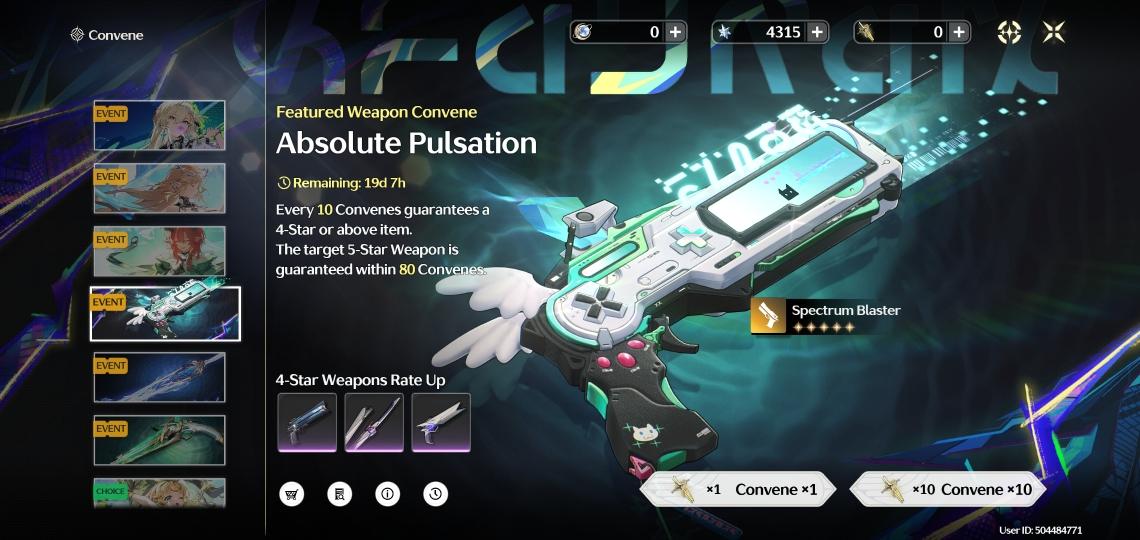Inspect the 4-star sword rate-up weapon
Image resolution: width=1140 pixels, height=540 pixels.
374,422
